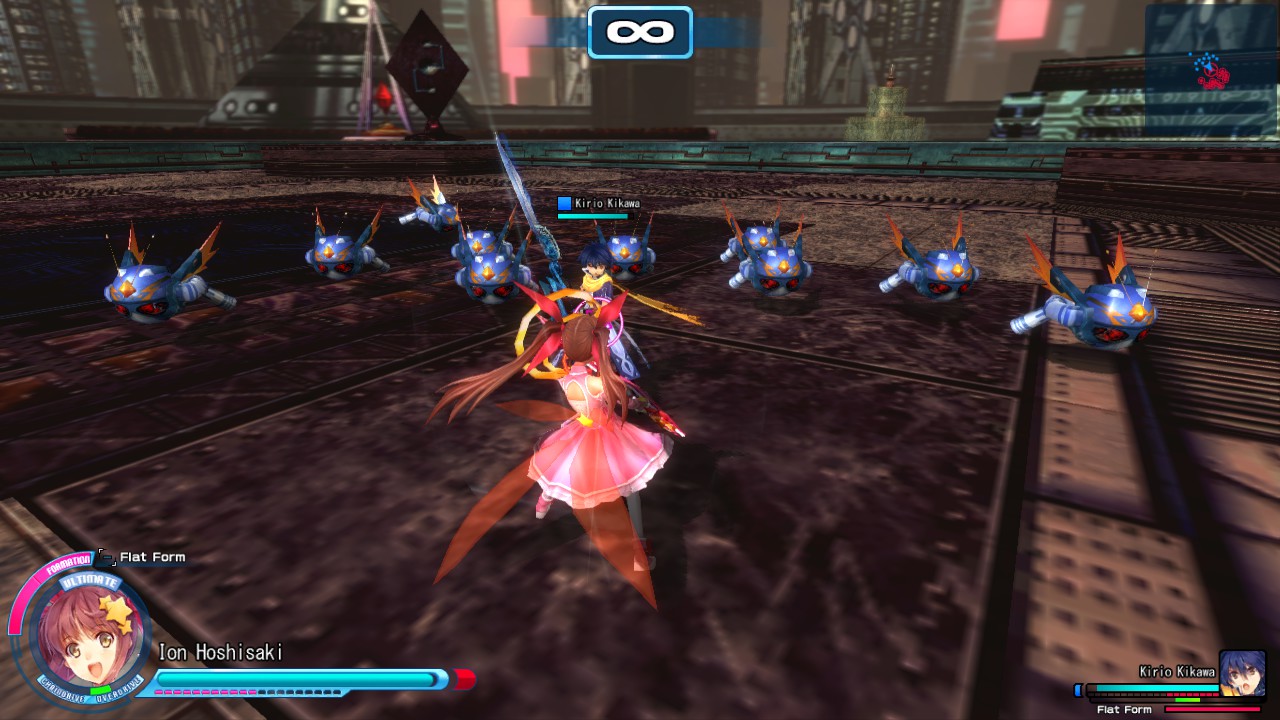This screenshot has width=1280, height=720.
Task: Click the green overdrive segment below Ion's portrait
Action: click(100, 688)
